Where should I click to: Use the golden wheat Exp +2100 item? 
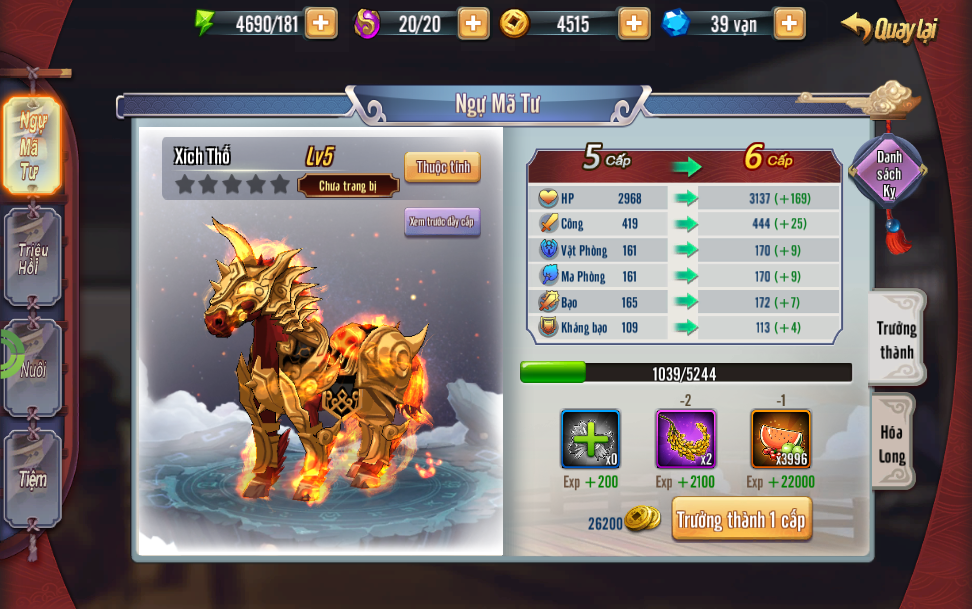tap(685, 439)
